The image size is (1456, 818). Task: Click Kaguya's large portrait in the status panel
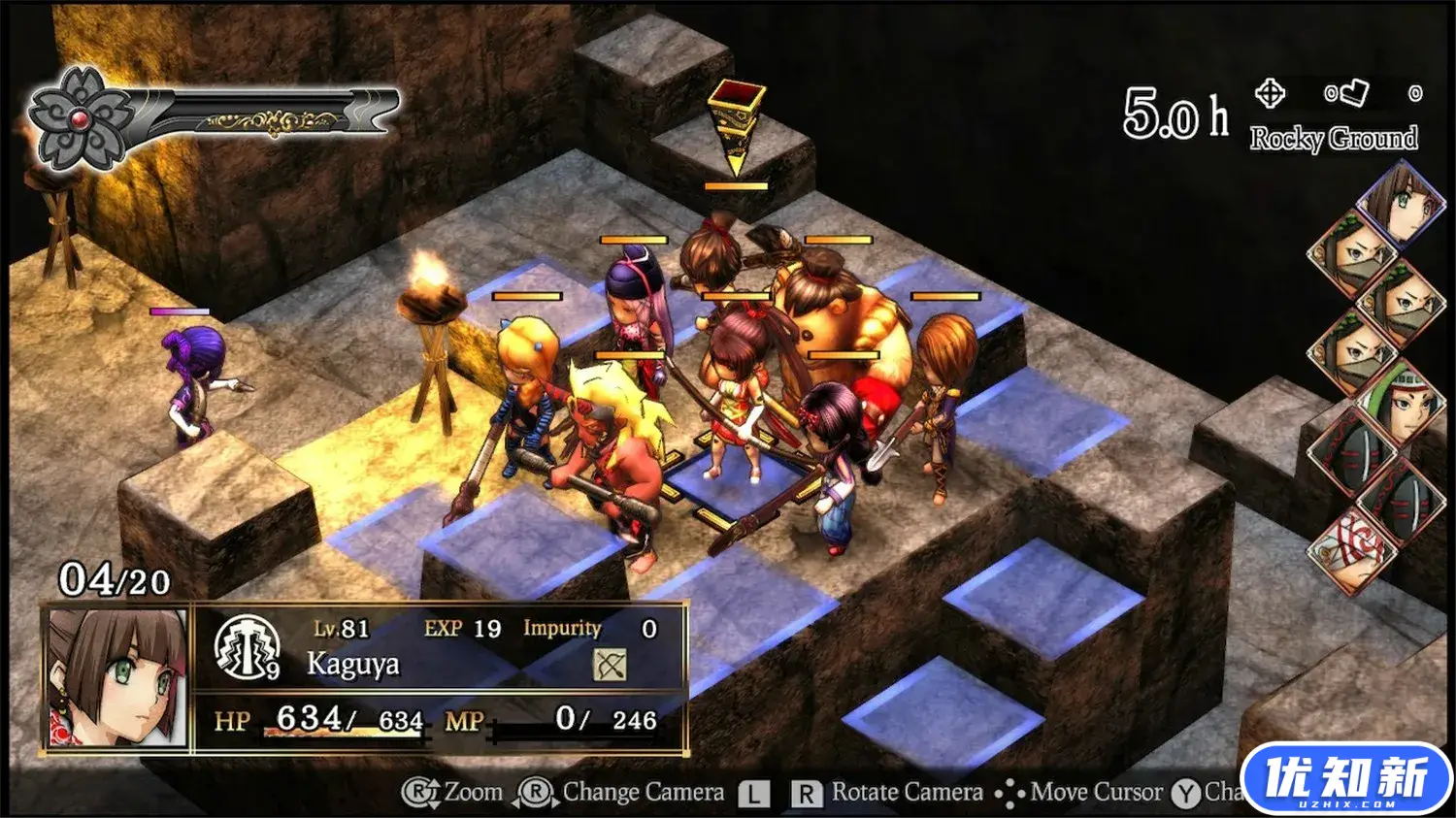tap(117, 678)
